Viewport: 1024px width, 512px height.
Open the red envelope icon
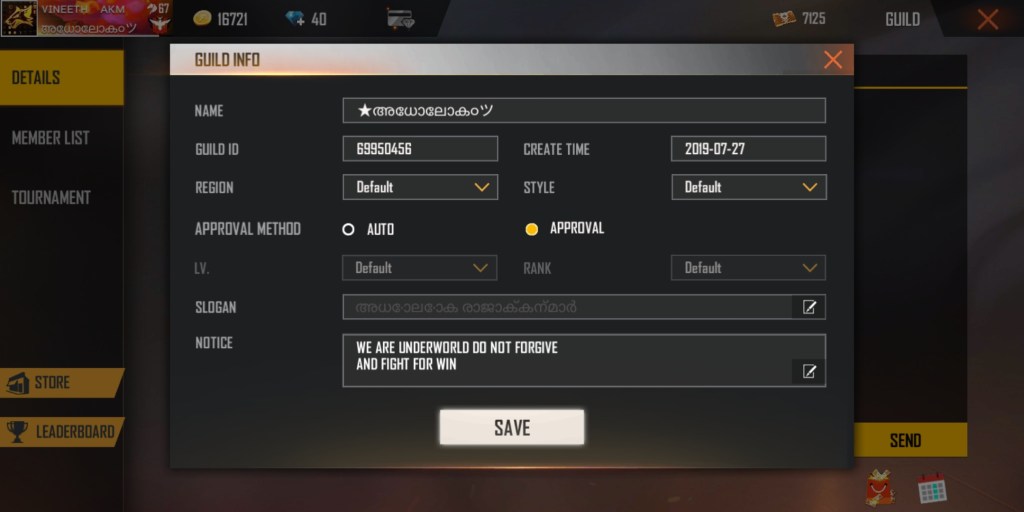[880, 487]
